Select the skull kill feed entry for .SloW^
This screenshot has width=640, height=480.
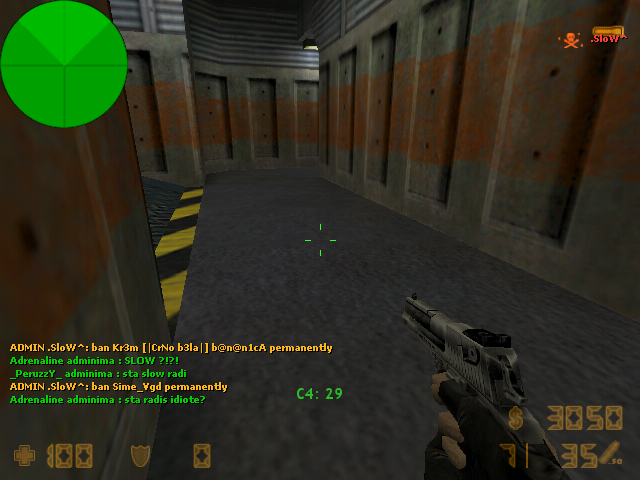(x=592, y=39)
